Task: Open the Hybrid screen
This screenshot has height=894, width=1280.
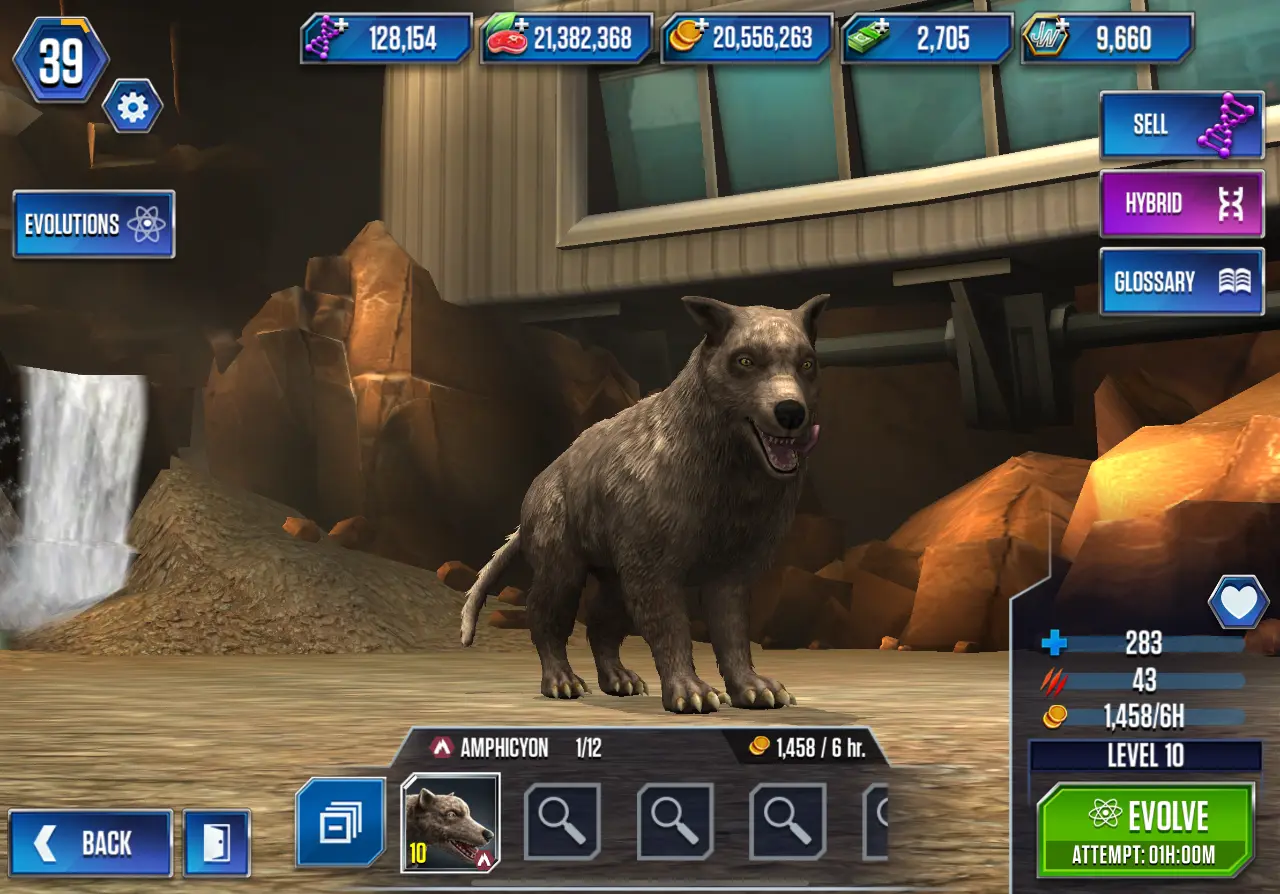Action: [1181, 204]
